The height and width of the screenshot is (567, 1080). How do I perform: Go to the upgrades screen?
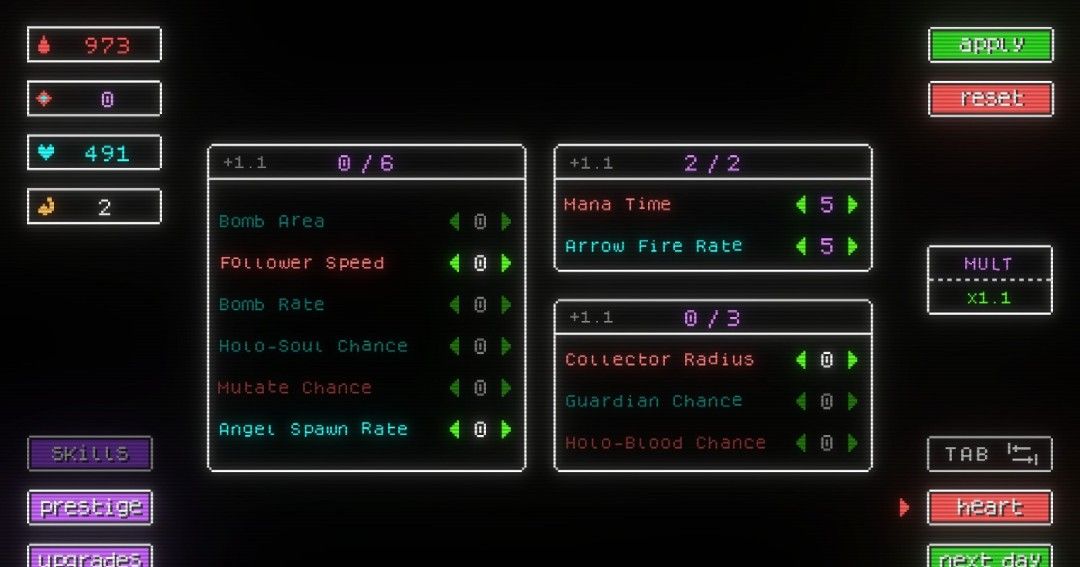tap(90, 557)
